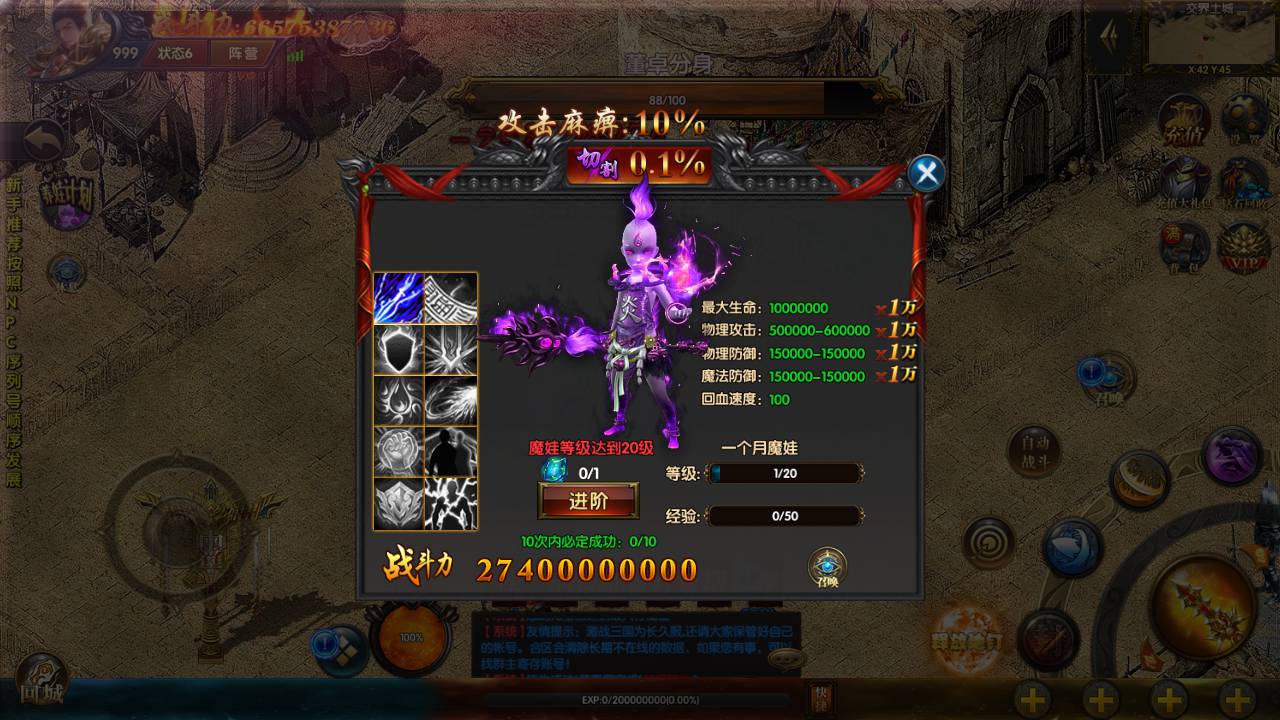1280x720 pixels.
Task: Toggle the 自动战斗 auto-battle button
Action: [1034, 452]
